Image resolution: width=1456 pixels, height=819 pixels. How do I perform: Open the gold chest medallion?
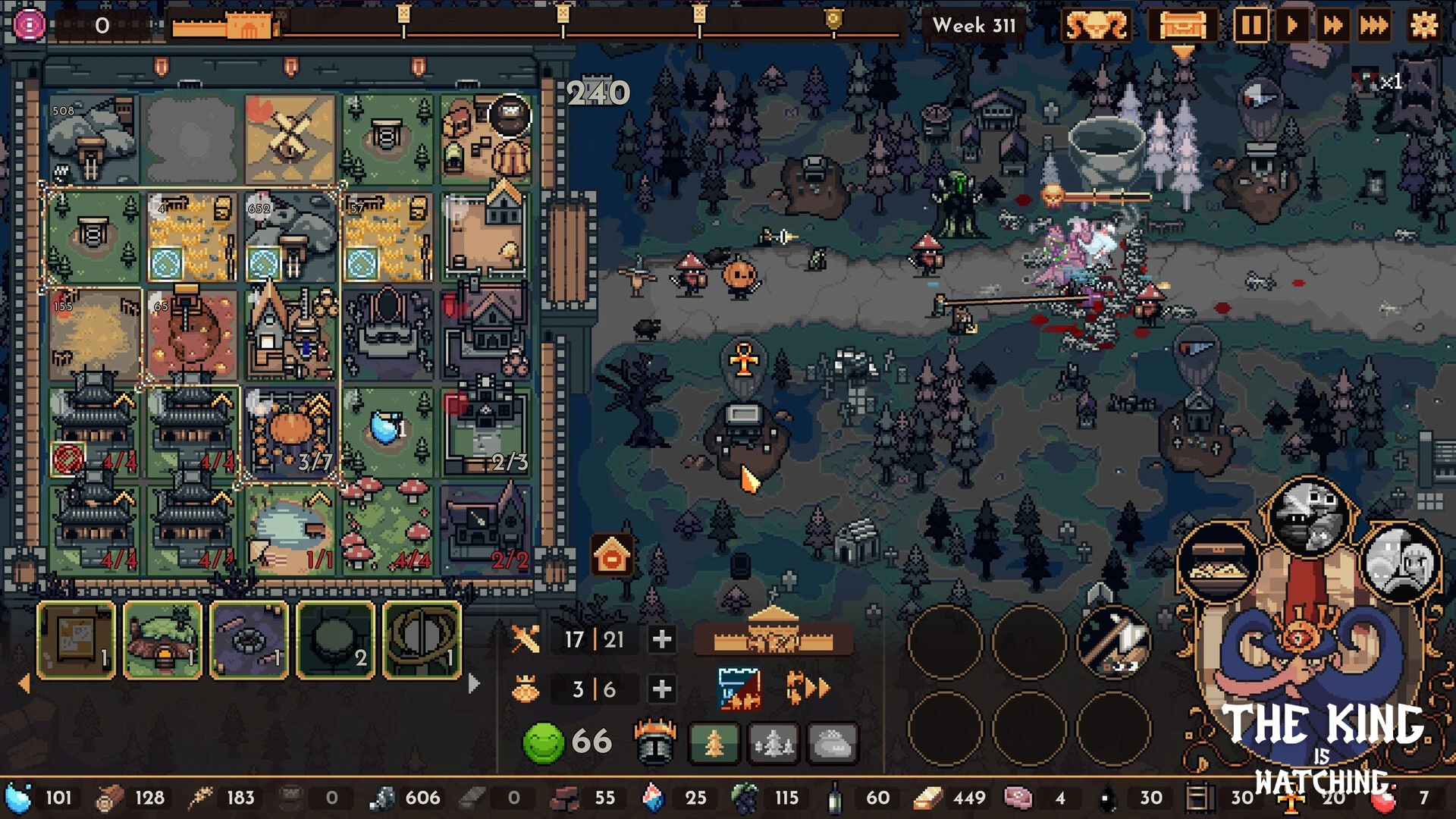pos(1218,563)
